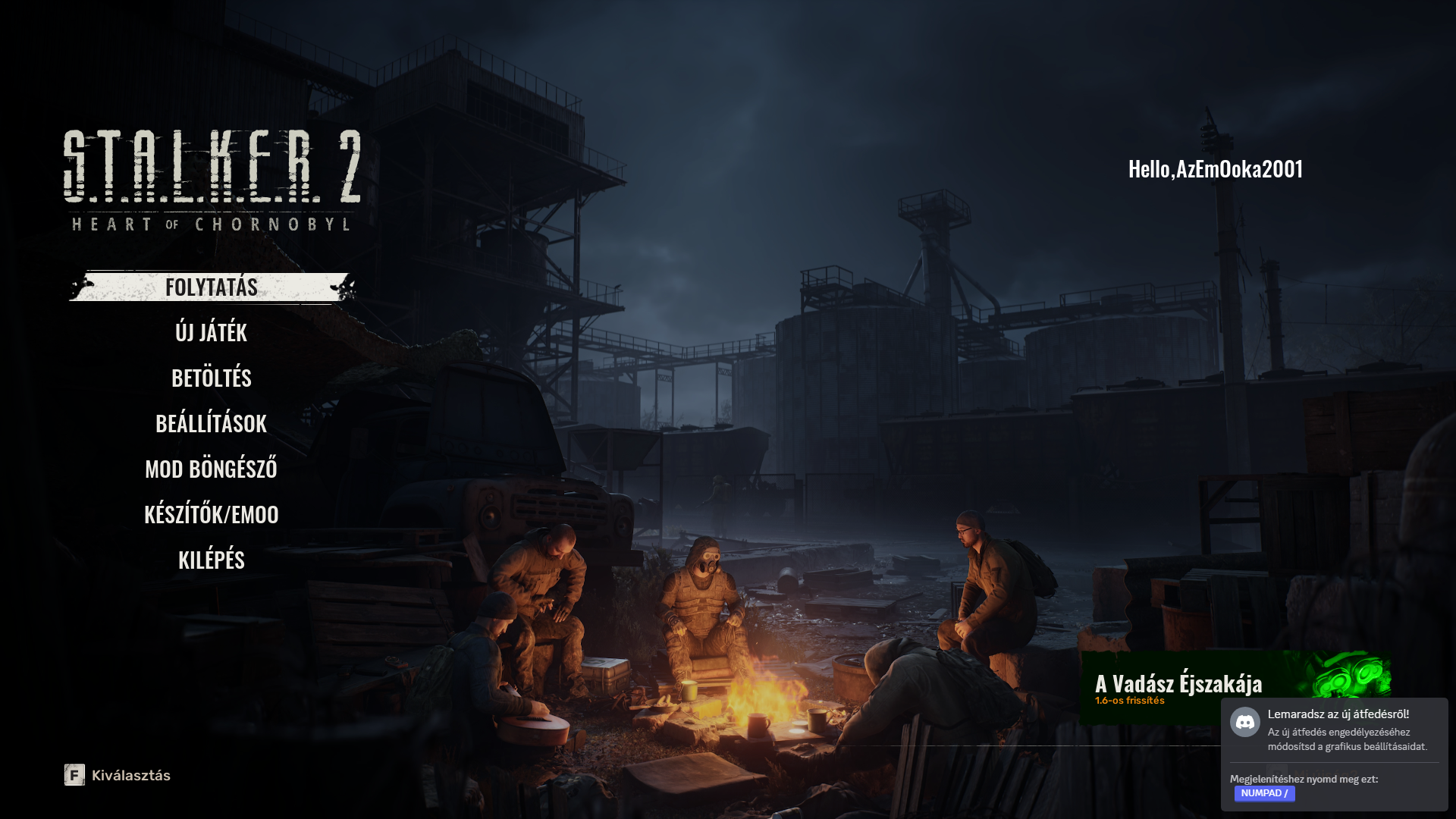Open the Betöltés load menu
The image size is (1456, 819).
point(212,378)
